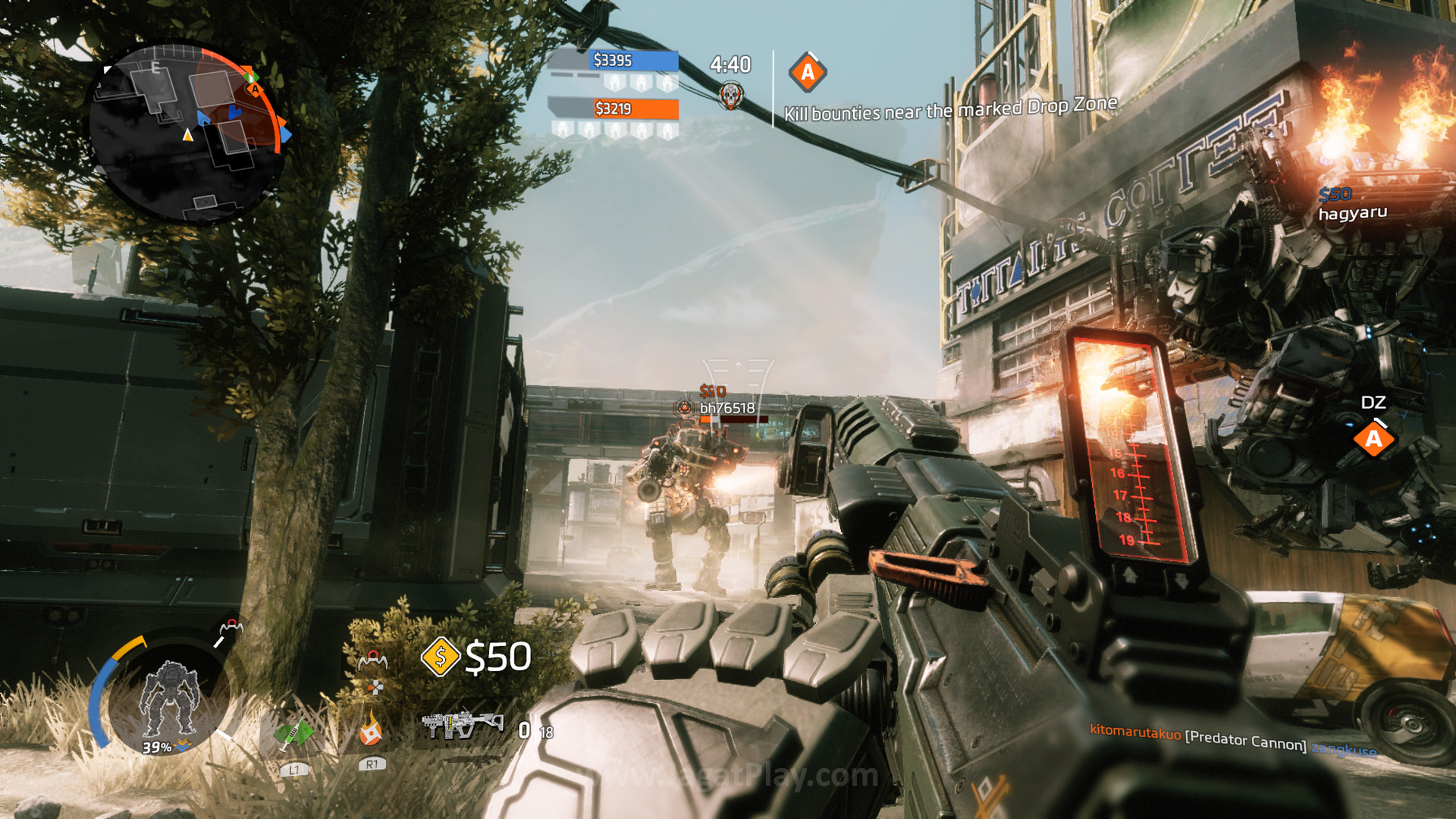Viewport: 1456px width, 819px height.
Task: Select the orange A objective icon beside the timer
Action: point(807,73)
